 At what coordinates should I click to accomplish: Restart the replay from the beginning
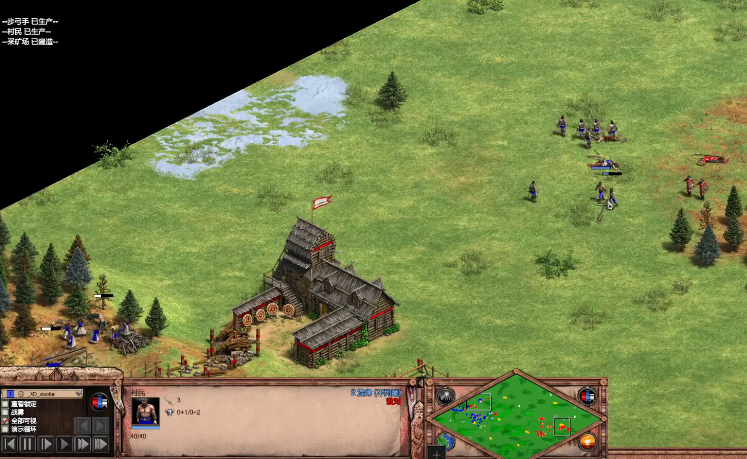pos(9,443)
